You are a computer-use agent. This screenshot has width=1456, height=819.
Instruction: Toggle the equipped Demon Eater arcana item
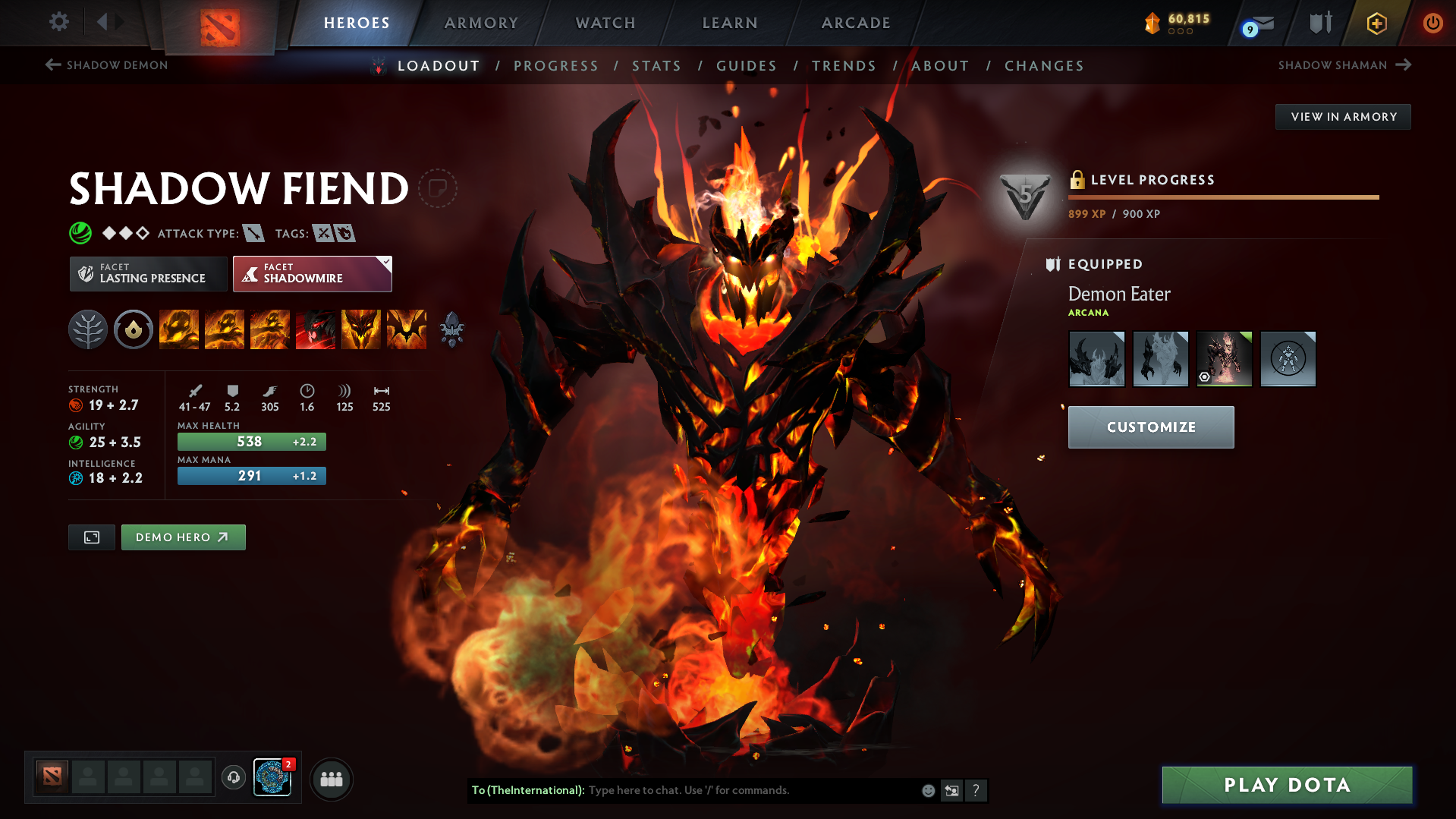(1224, 358)
